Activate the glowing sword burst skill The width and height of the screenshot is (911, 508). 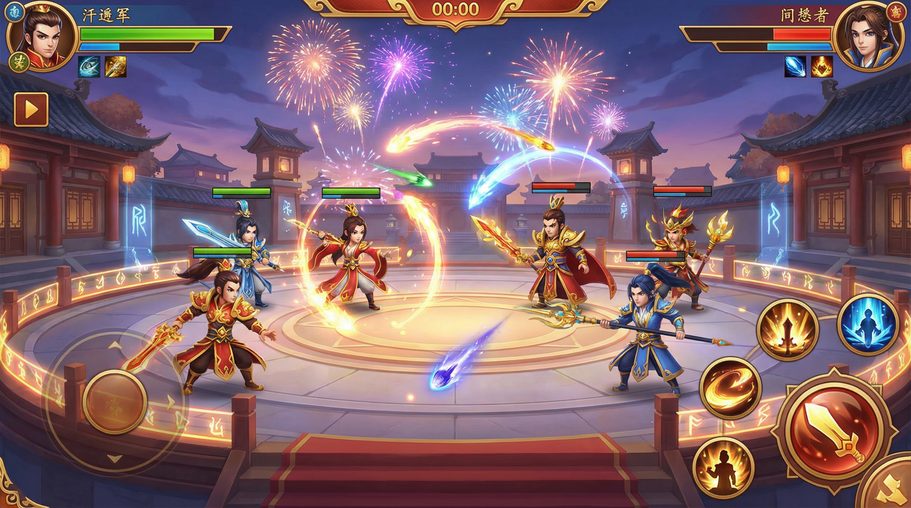point(787,329)
